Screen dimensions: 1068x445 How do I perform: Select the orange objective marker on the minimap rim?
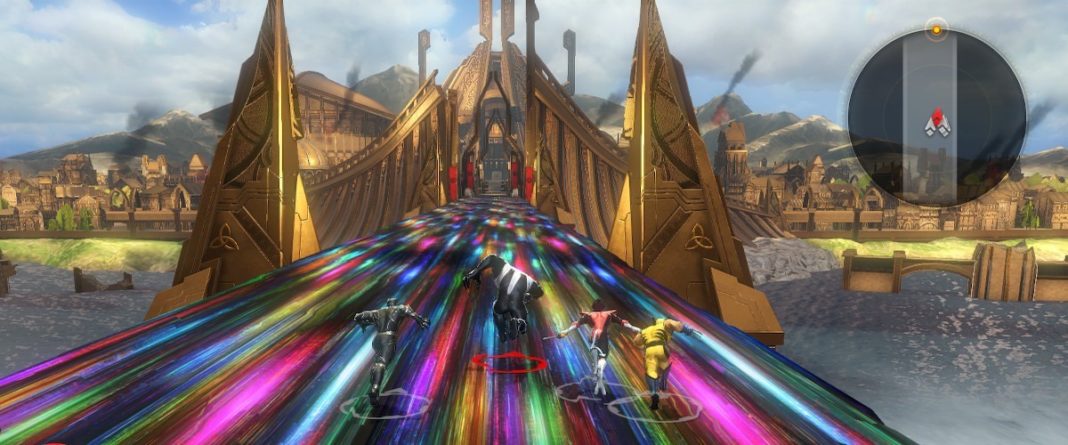(x=936, y=29)
